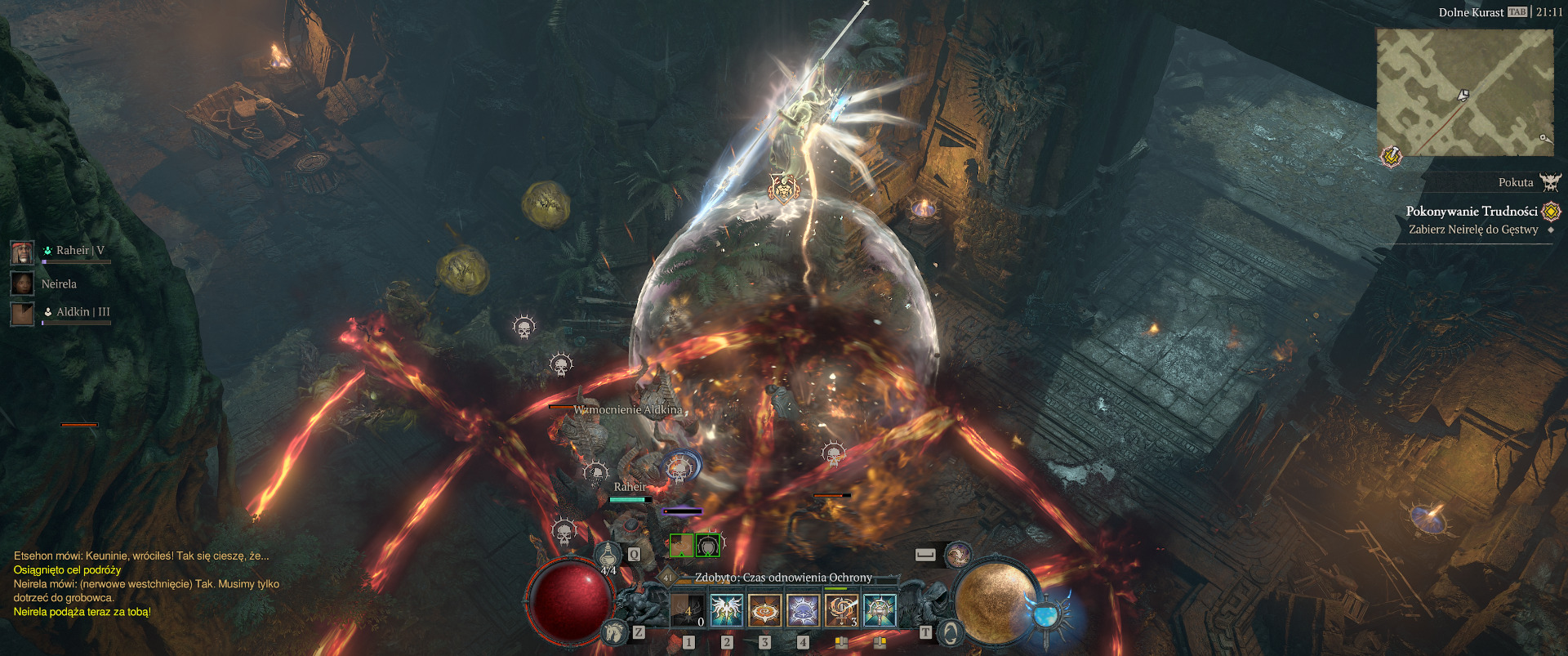Activate the winged angel skill

tap(726, 610)
